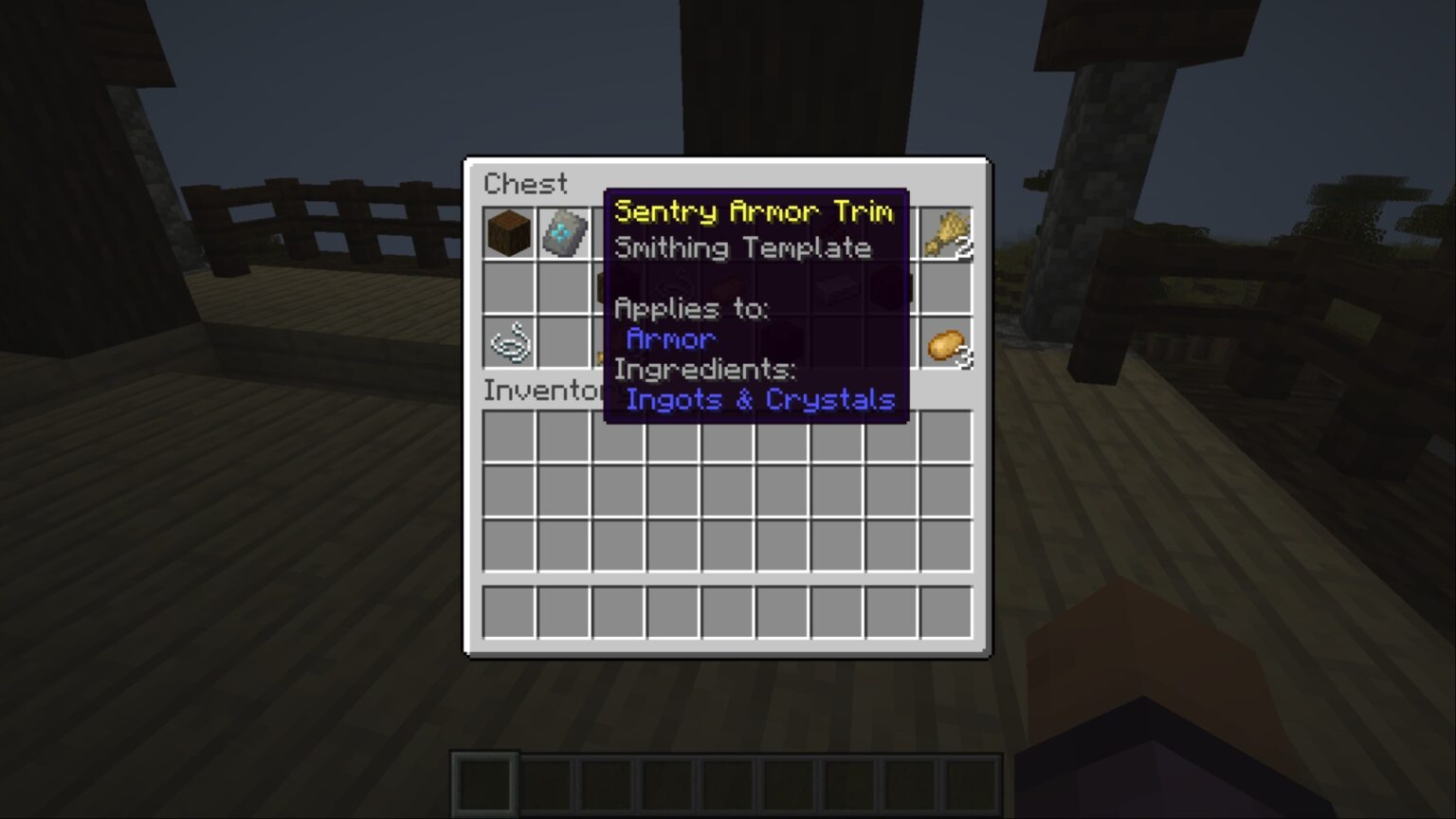Click the Smithing Template subtitle text
Image resolution: width=1456 pixels, height=819 pixels.
coord(742,247)
